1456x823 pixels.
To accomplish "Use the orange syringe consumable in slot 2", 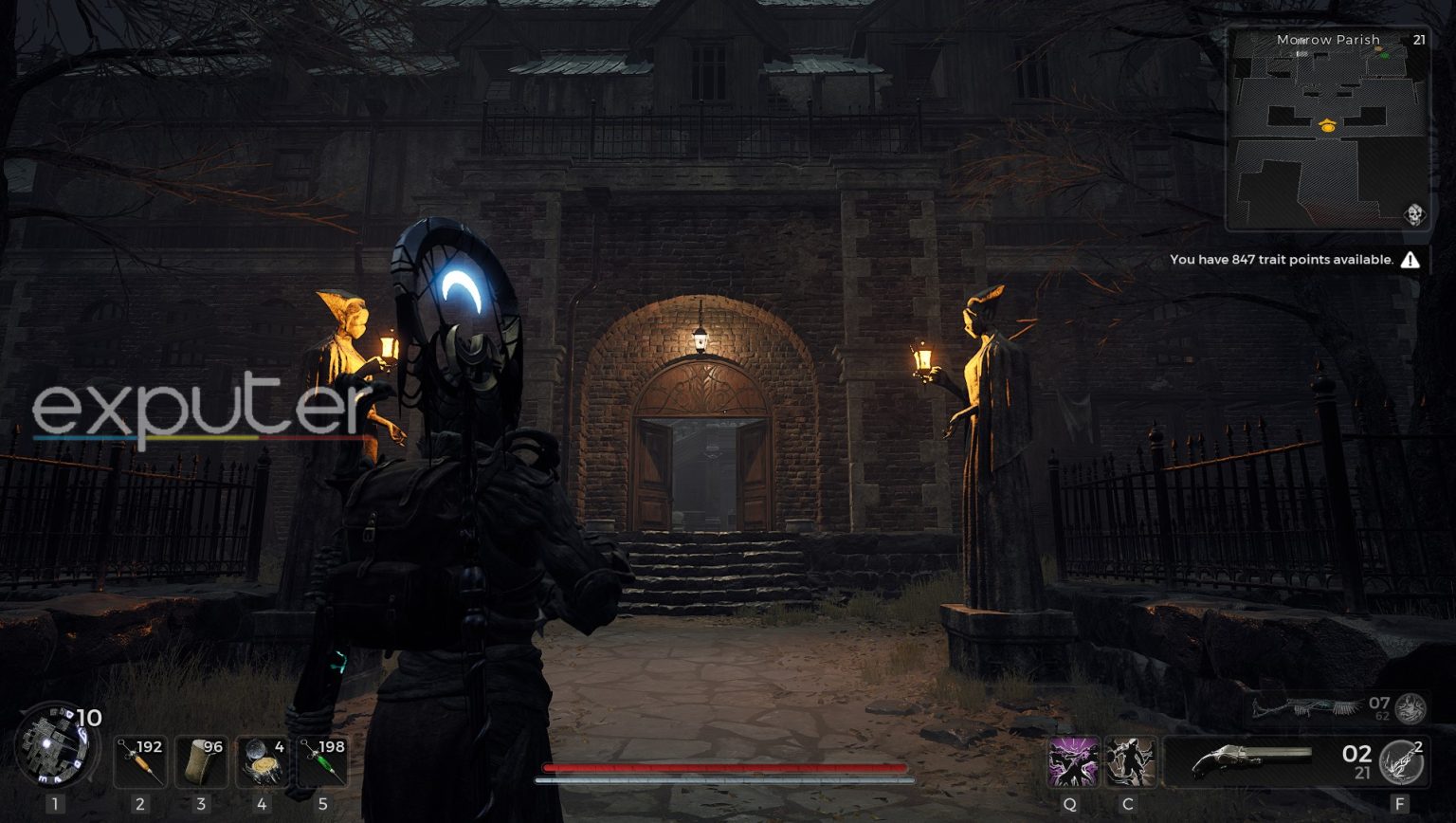I will (140, 763).
